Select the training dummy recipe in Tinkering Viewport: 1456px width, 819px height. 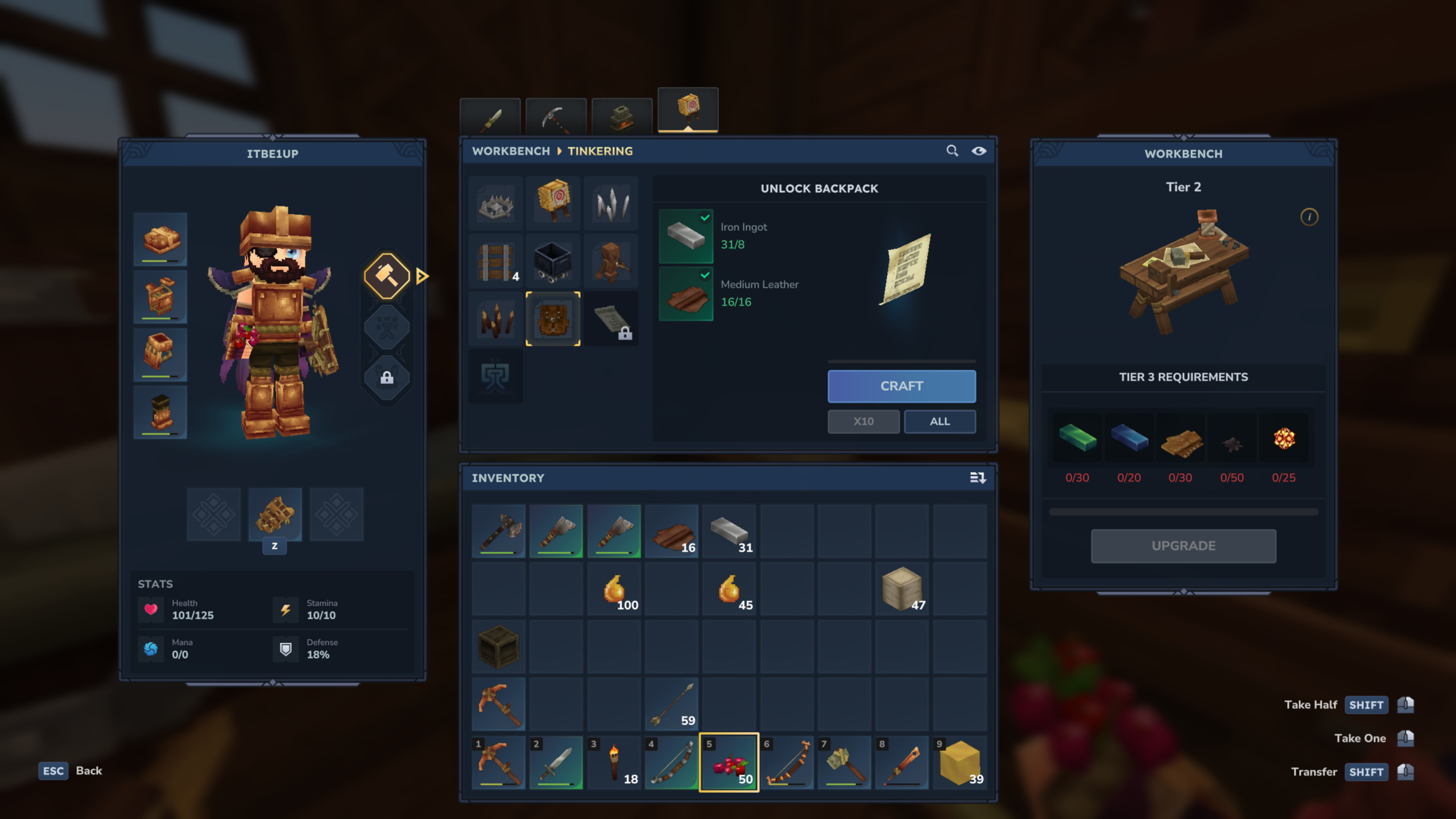click(x=552, y=202)
